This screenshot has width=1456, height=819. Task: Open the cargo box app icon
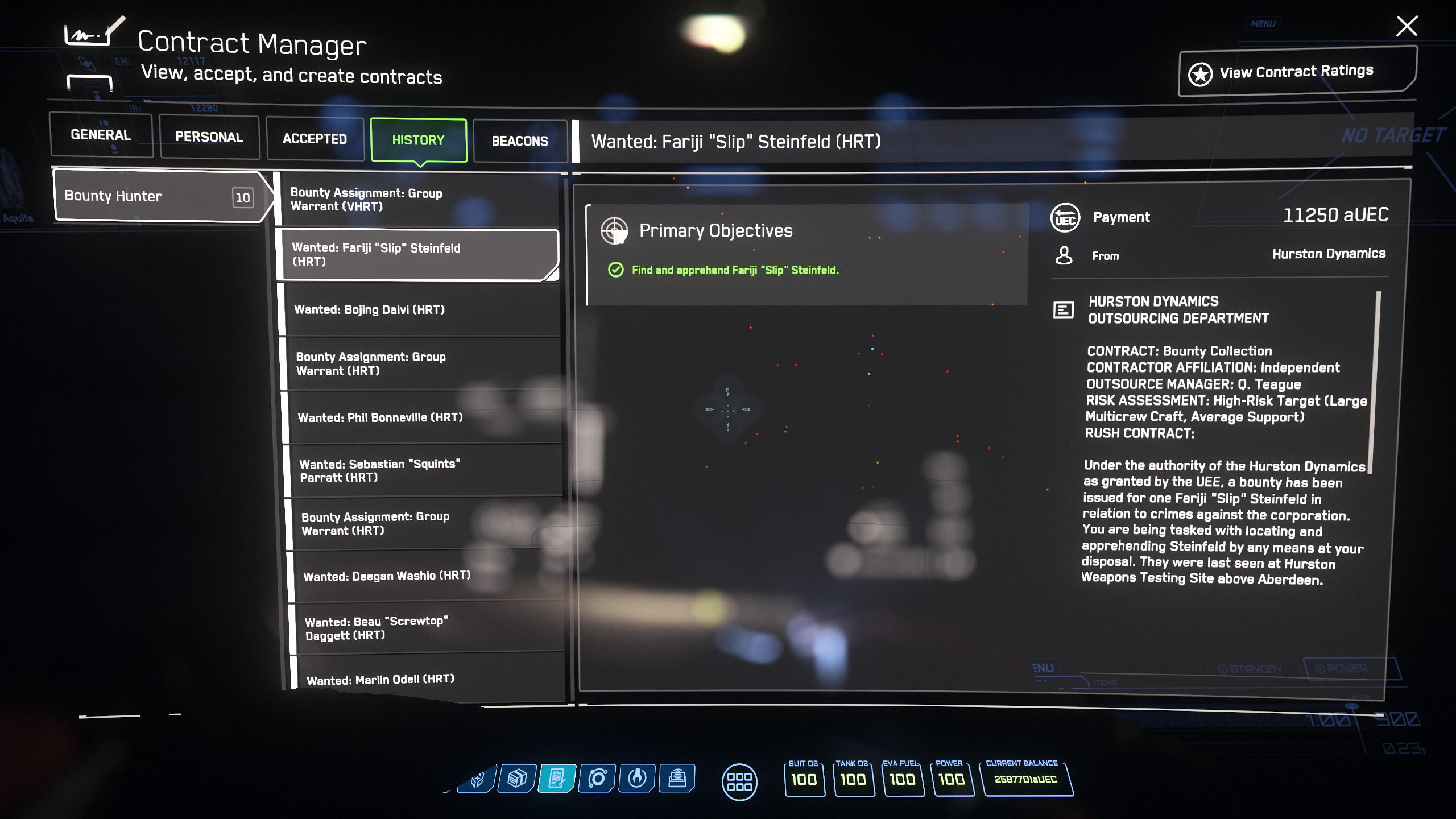[x=516, y=778]
